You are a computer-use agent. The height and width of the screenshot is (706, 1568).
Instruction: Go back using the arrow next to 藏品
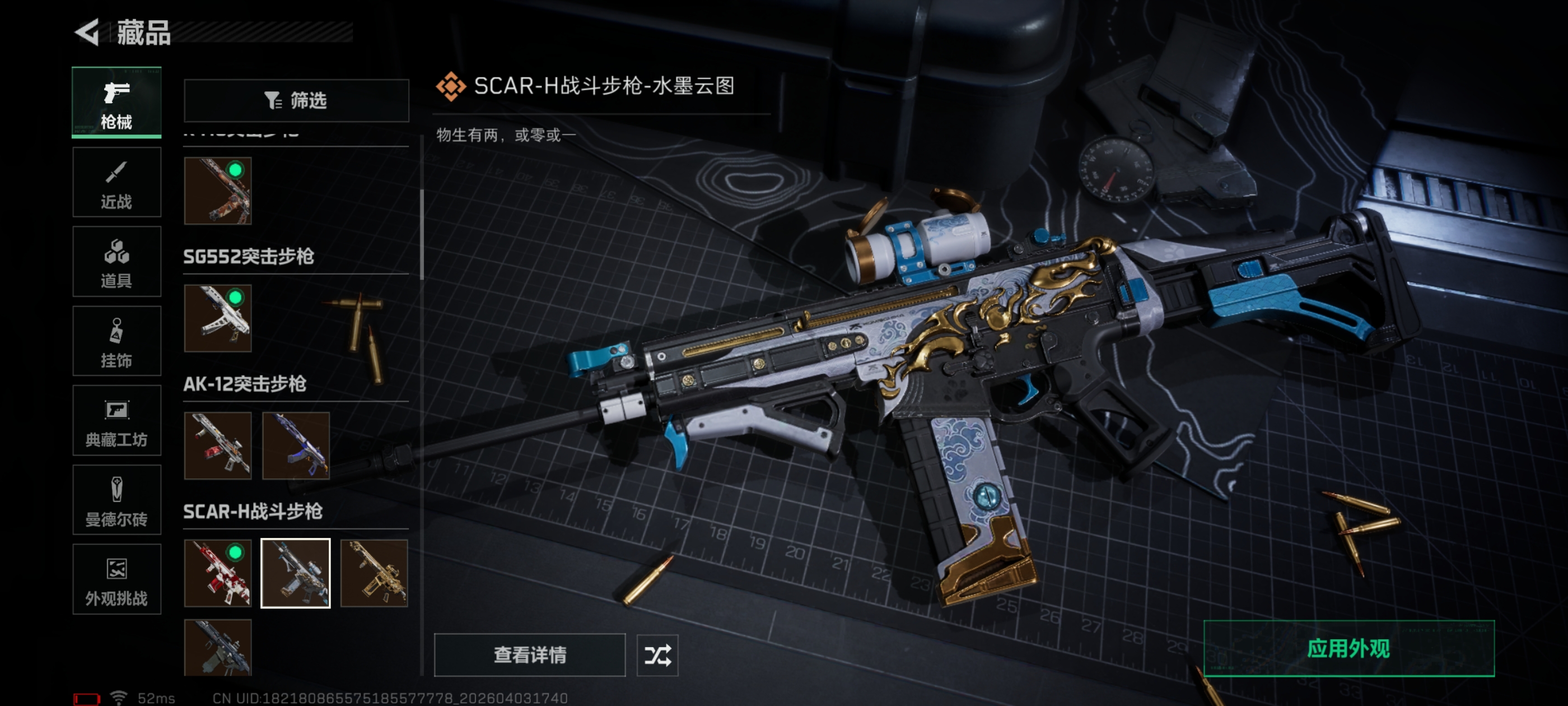[87, 32]
